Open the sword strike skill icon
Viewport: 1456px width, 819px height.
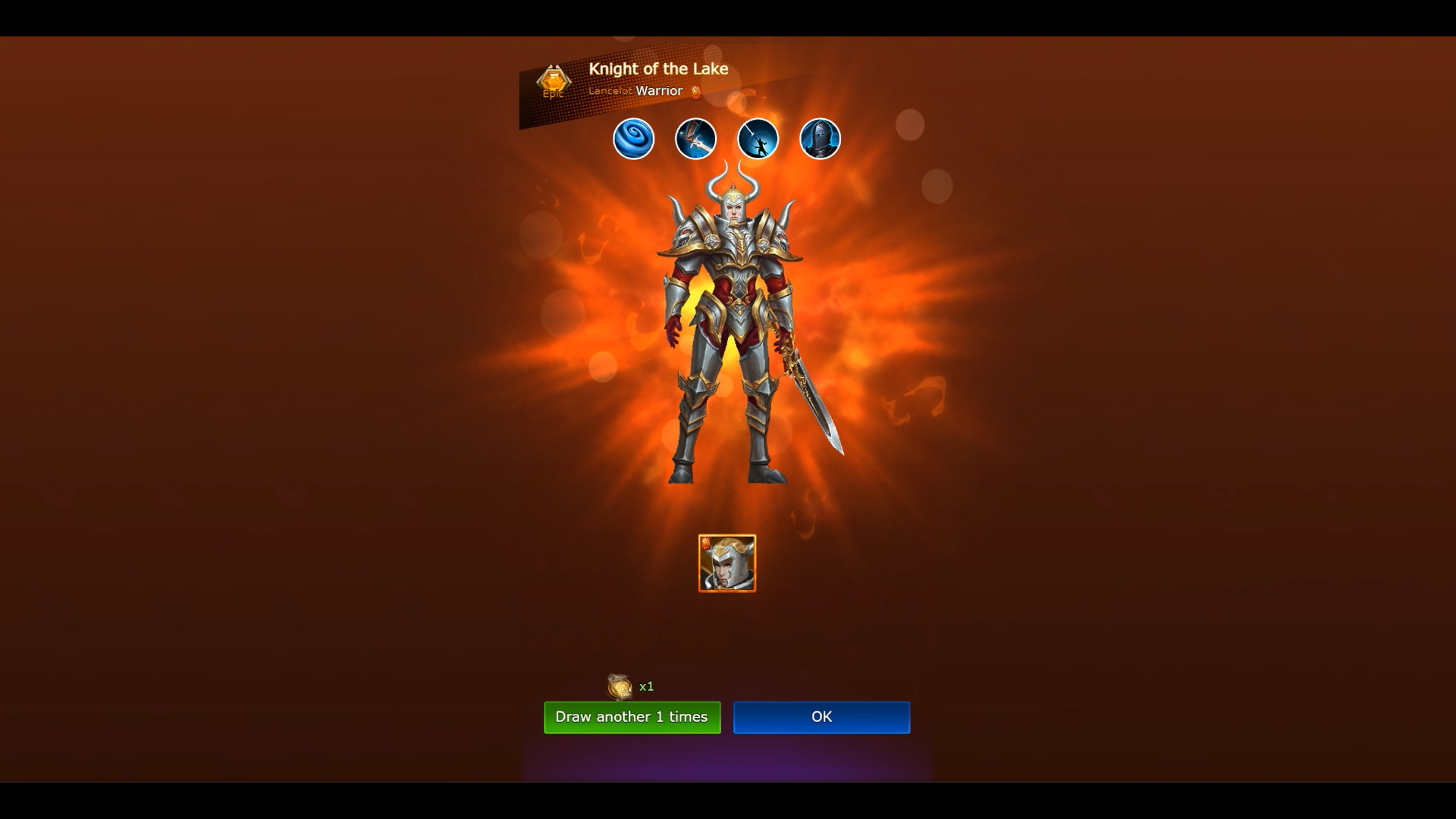(x=697, y=139)
